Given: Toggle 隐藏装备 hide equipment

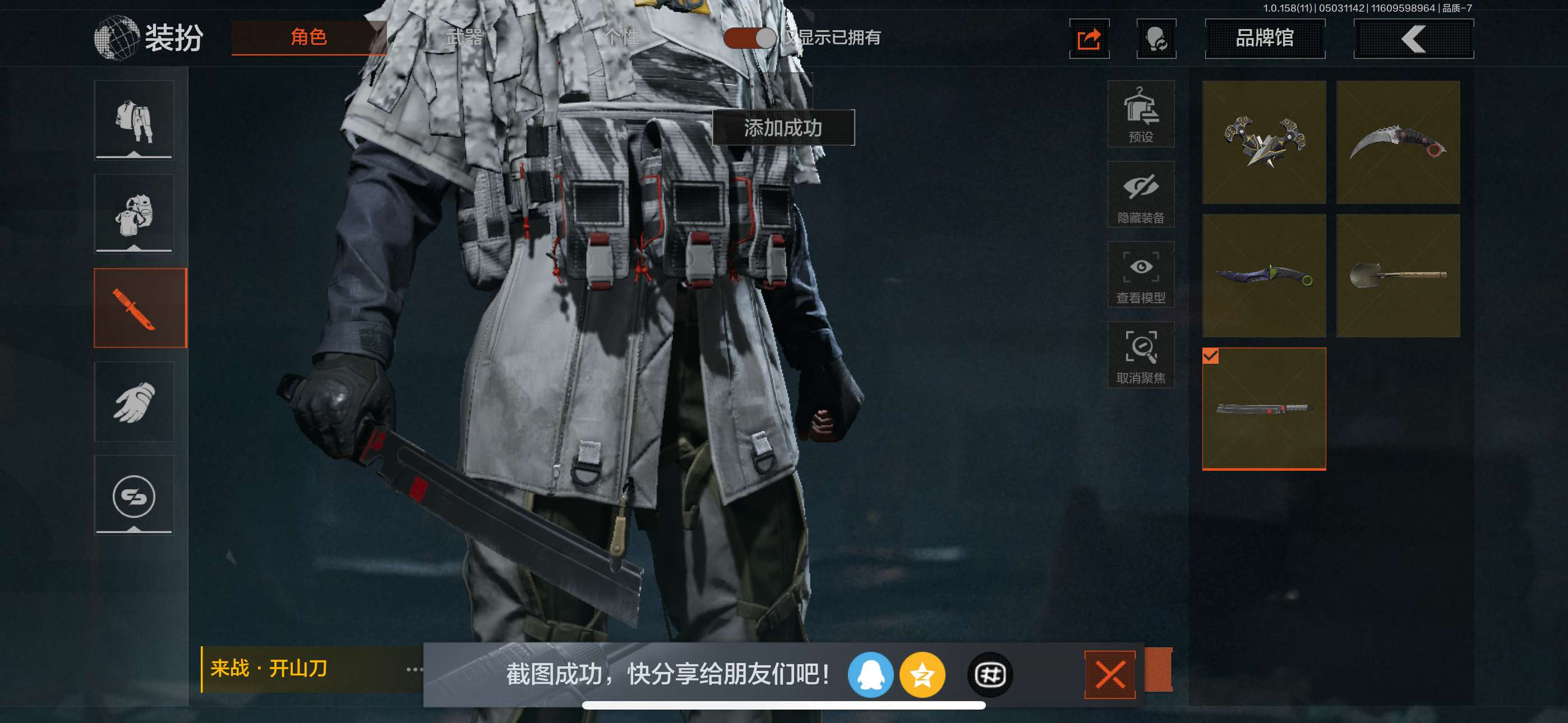Looking at the screenshot, I should [x=1140, y=194].
